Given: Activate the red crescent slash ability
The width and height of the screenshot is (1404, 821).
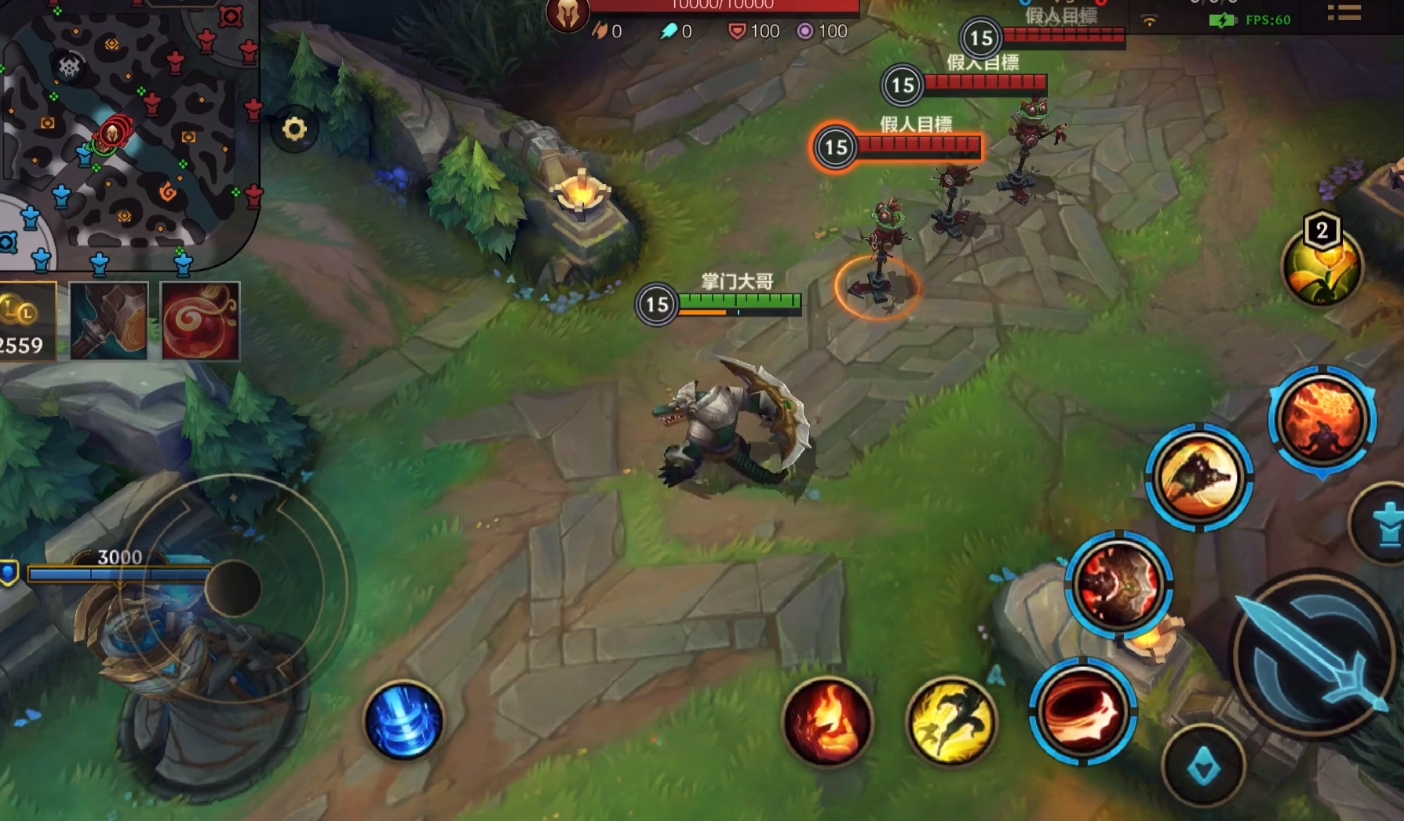Looking at the screenshot, I should [1083, 711].
